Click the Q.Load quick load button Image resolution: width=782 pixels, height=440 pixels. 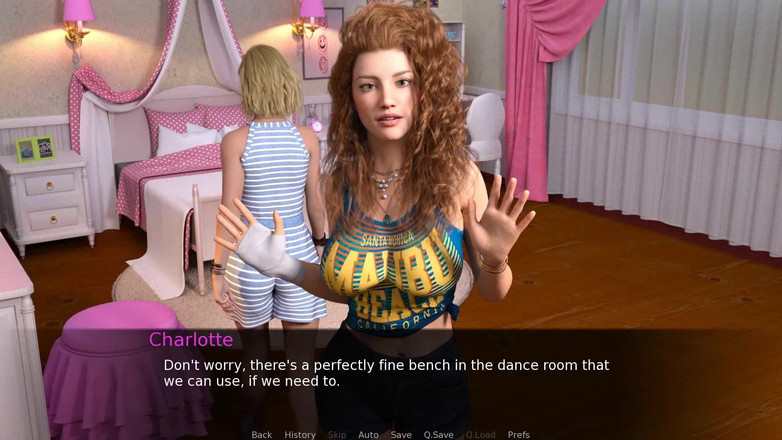click(x=480, y=435)
